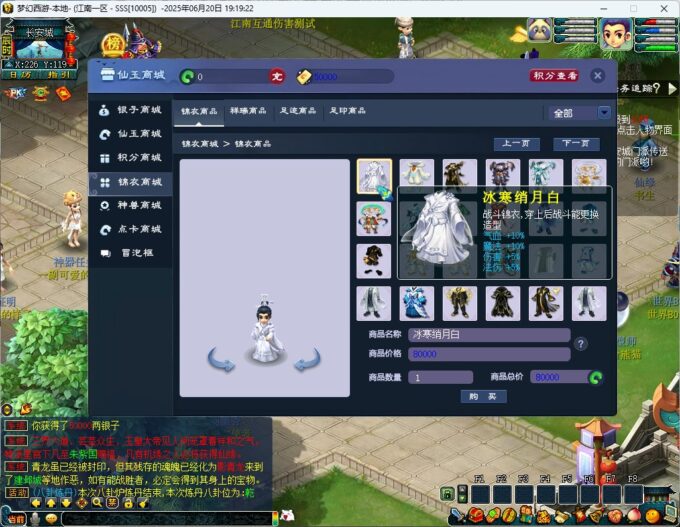Buy the item with the 购买 button
The width and height of the screenshot is (680, 527).
coord(483,396)
